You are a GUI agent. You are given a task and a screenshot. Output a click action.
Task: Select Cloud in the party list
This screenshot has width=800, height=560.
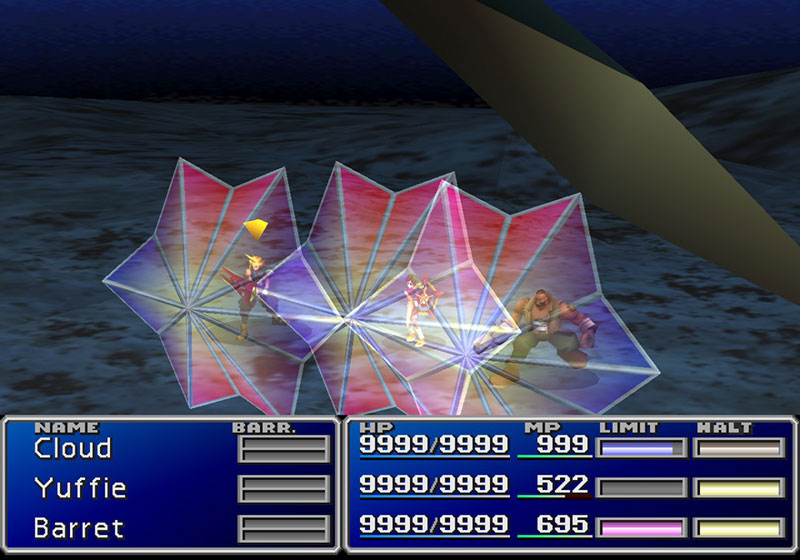click(72, 448)
